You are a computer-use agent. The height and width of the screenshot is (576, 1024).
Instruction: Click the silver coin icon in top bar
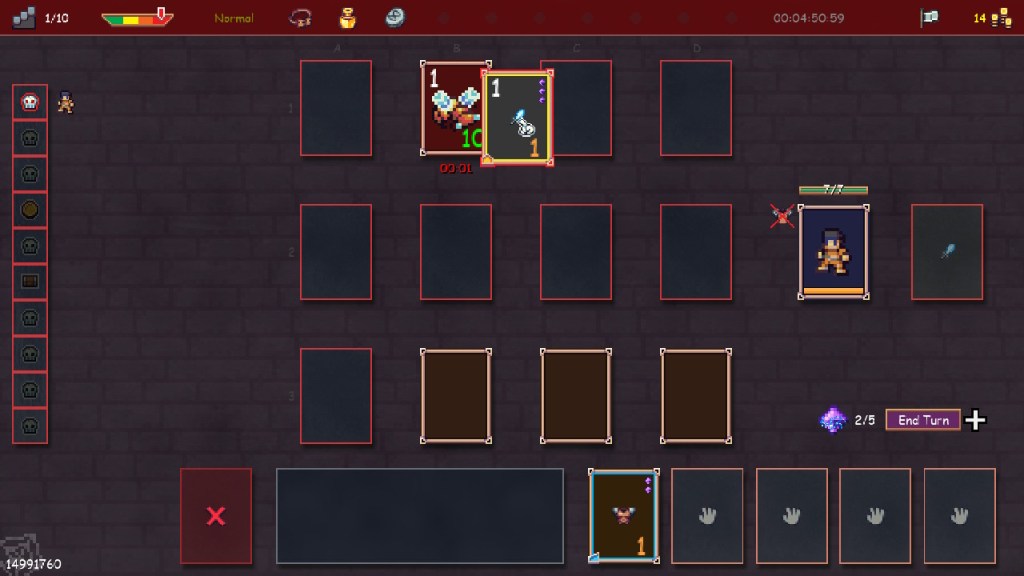395,18
